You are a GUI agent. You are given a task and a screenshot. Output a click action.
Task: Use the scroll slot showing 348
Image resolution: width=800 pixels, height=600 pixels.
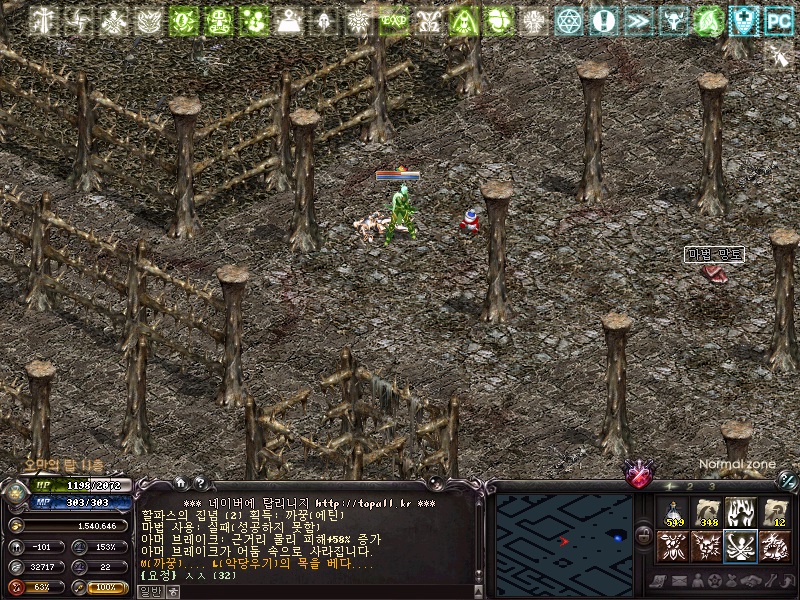[x=707, y=513]
